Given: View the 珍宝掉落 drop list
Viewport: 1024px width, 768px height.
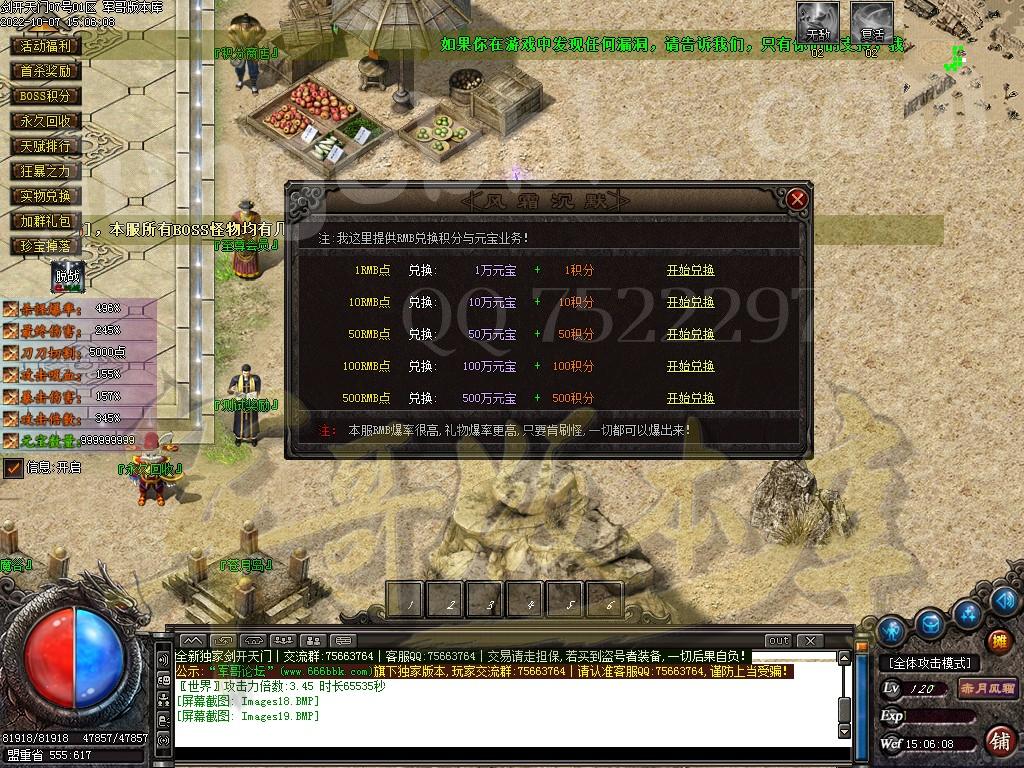Looking at the screenshot, I should 46,246.
